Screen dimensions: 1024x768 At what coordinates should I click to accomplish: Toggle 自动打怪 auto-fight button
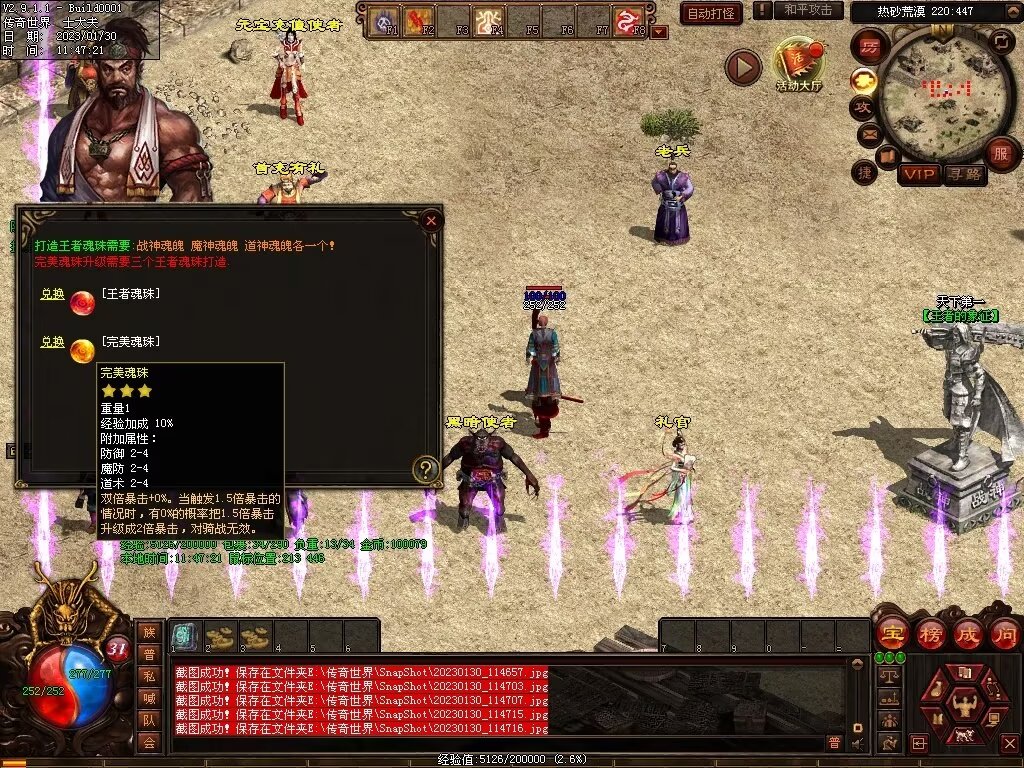(711, 13)
